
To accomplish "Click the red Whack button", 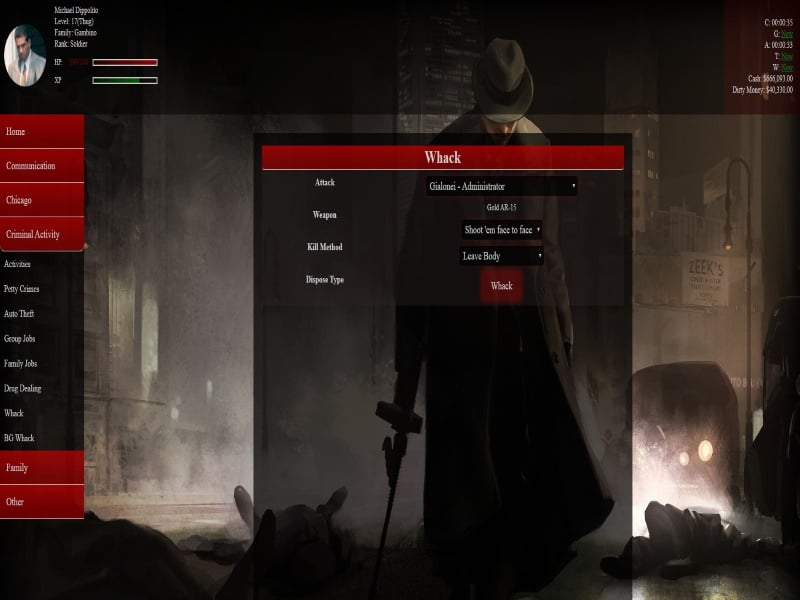I will coord(502,286).
